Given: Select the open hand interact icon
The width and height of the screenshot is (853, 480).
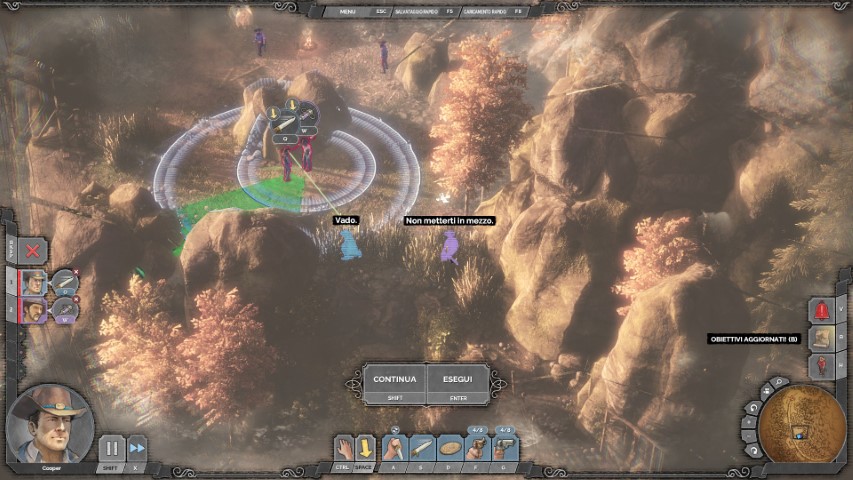Looking at the screenshot, I should [x=342, y=448].
